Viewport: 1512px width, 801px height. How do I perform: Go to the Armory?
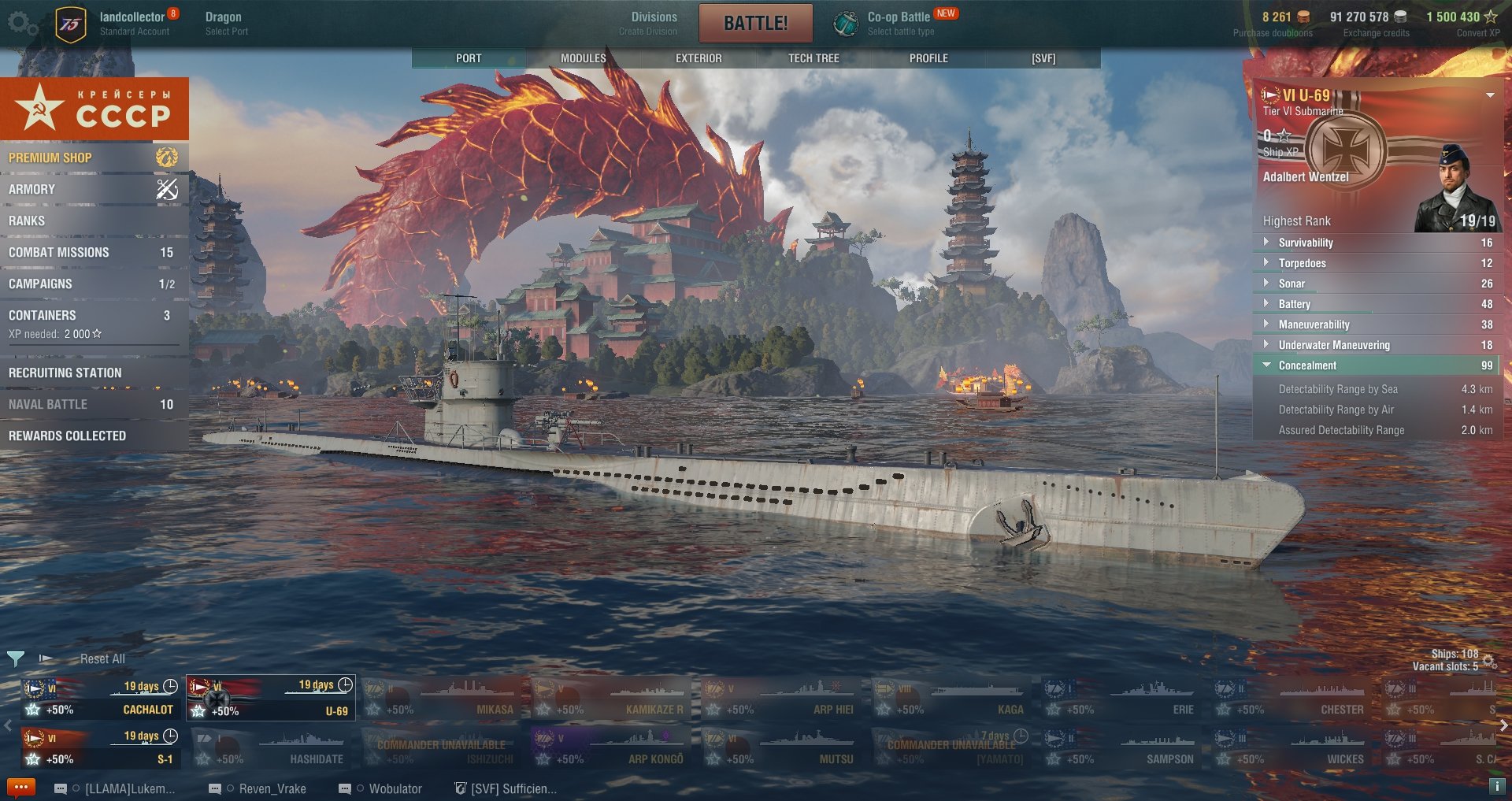93,189
